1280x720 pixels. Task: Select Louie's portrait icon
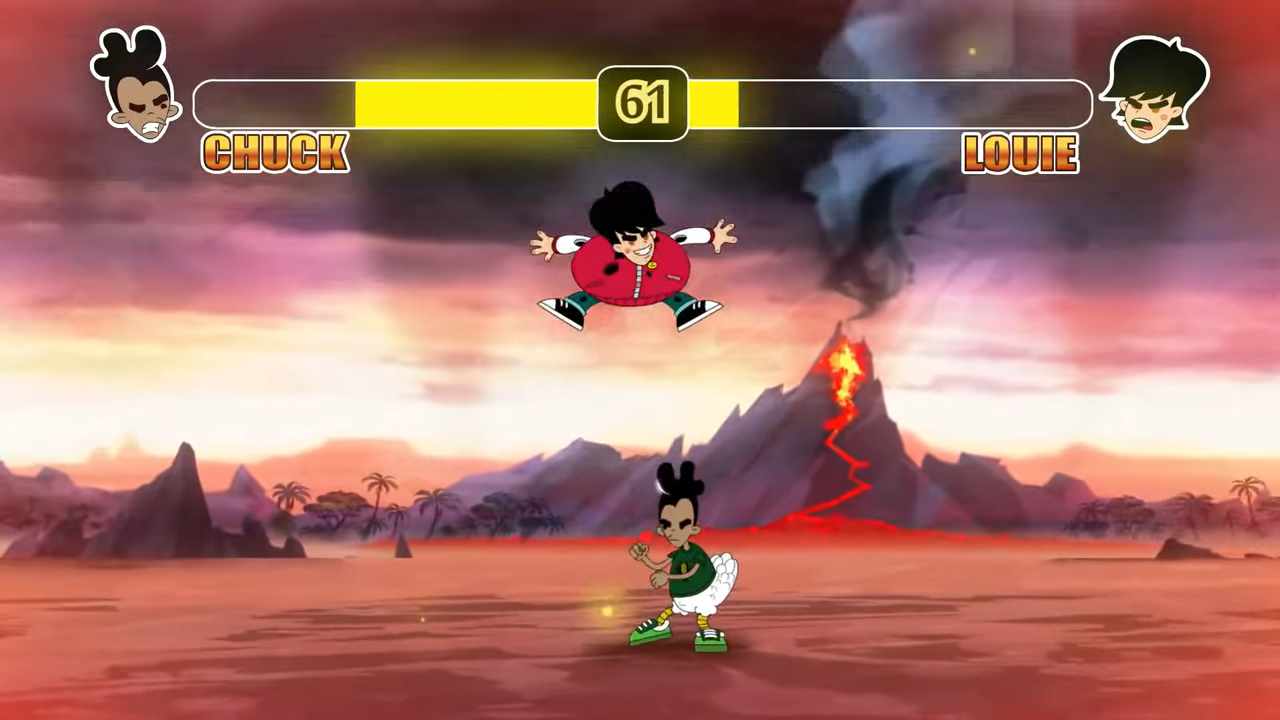point(1153,90)
